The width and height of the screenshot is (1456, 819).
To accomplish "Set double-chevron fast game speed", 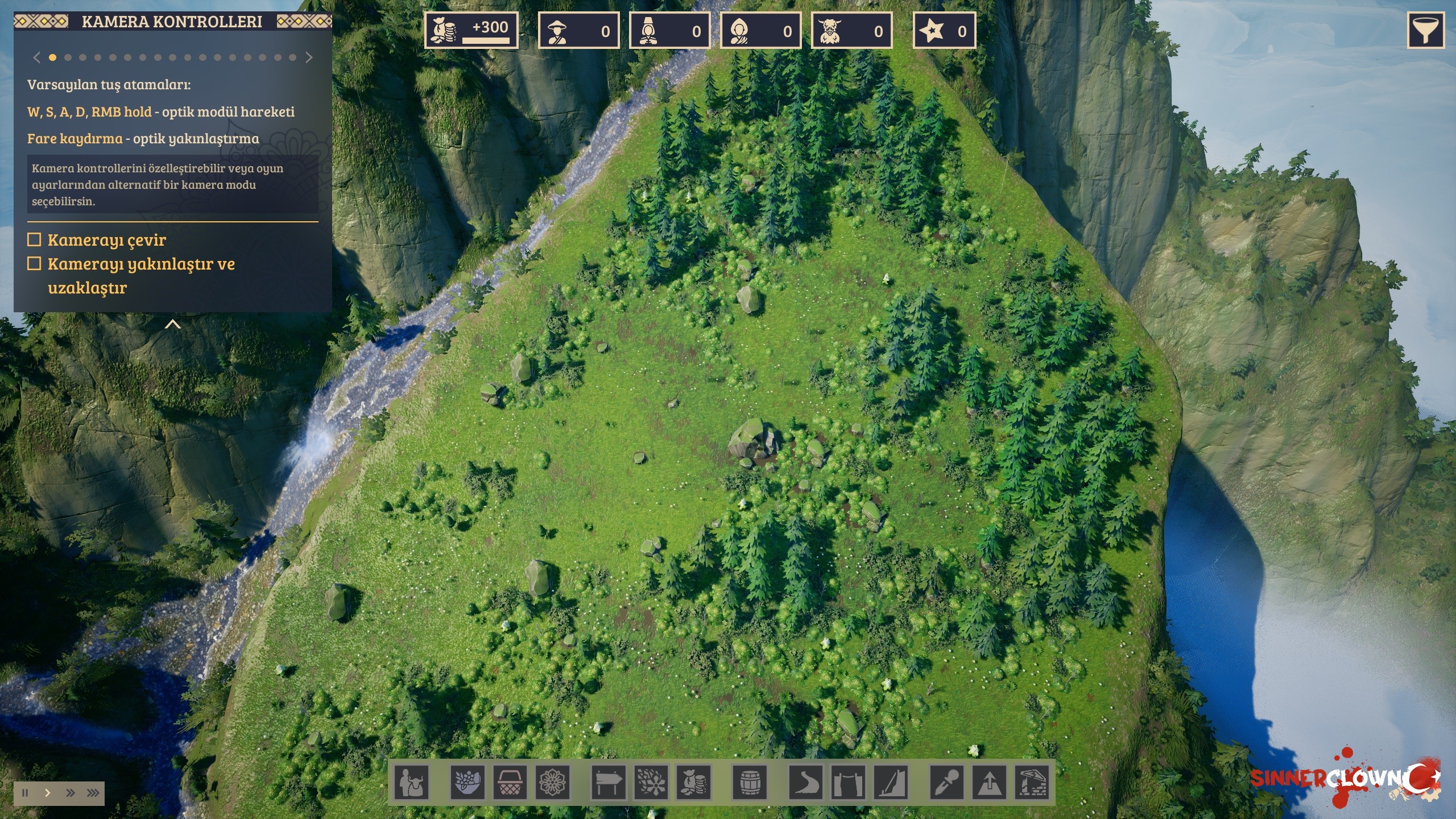I will (x=71, y=793).
